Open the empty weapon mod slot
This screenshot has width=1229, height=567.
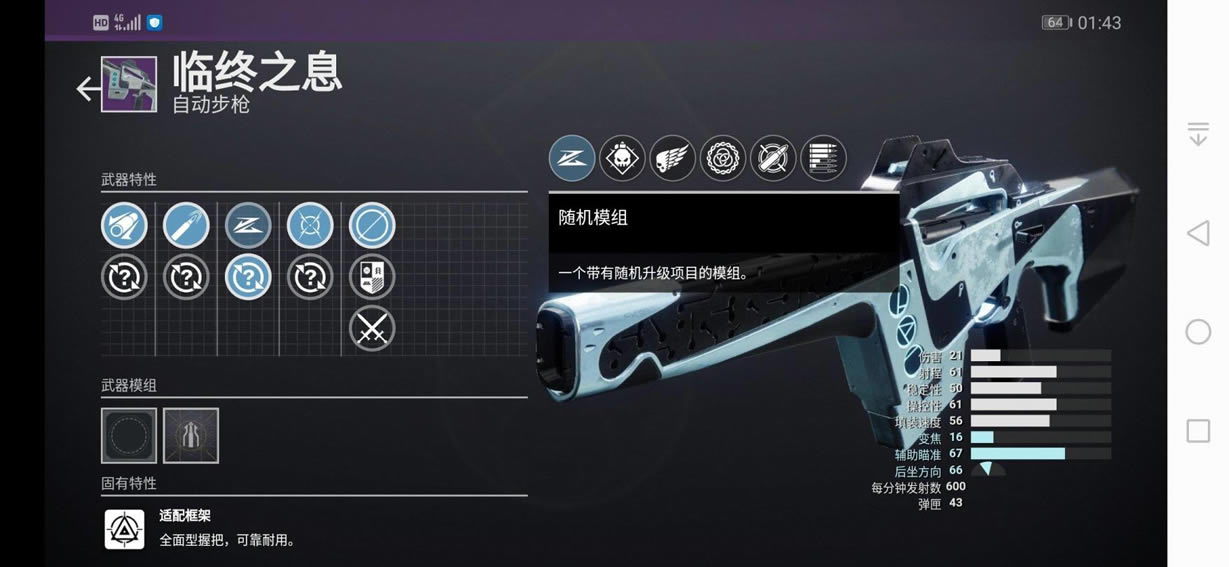pos(129,435)
